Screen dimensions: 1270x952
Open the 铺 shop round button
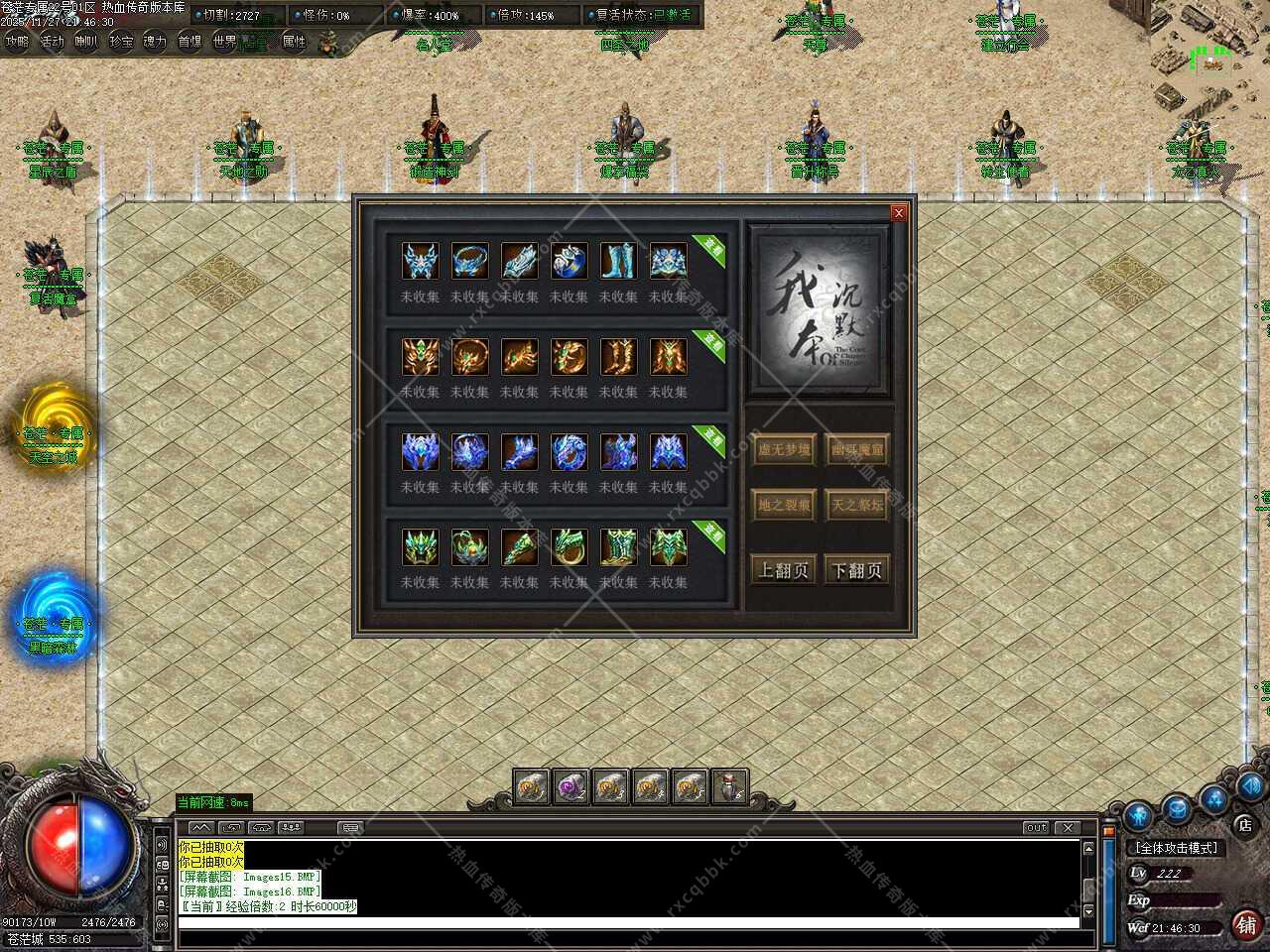point(1246,924)
